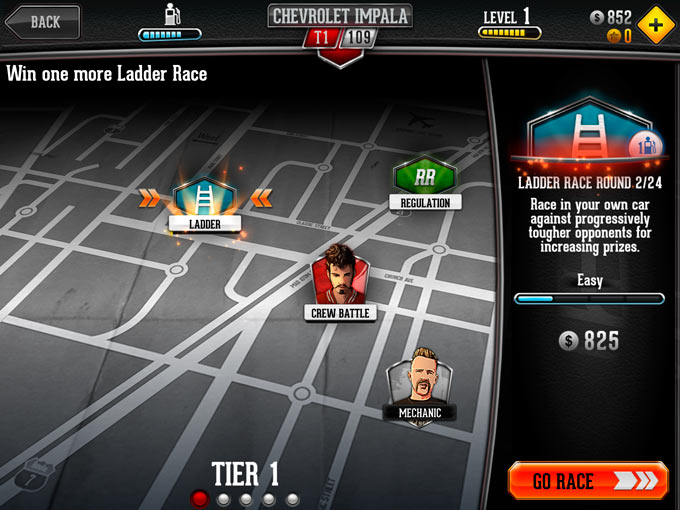Go back using the Back button

tap(42, 21)
